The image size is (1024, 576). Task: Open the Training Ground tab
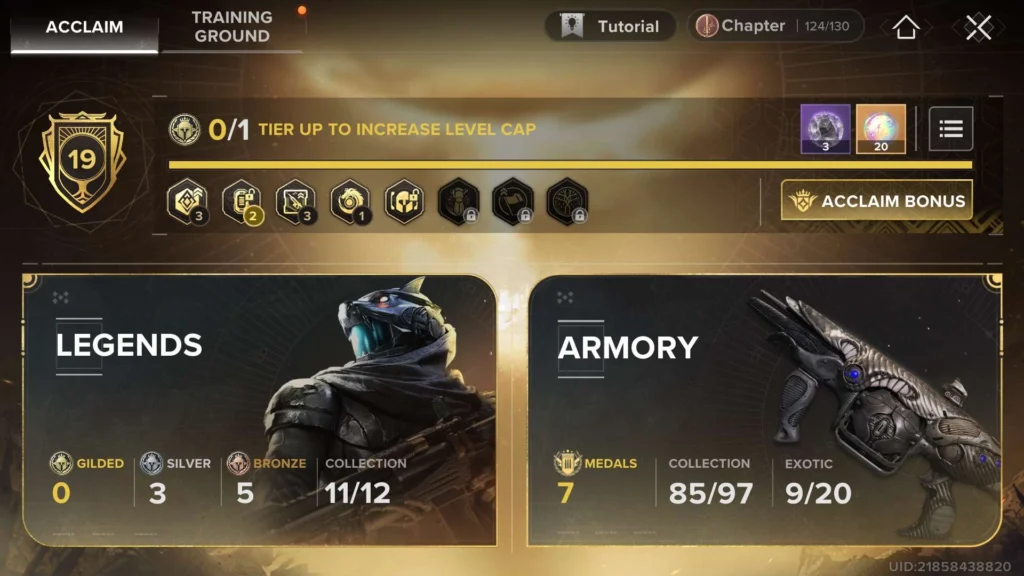(232, 27)
